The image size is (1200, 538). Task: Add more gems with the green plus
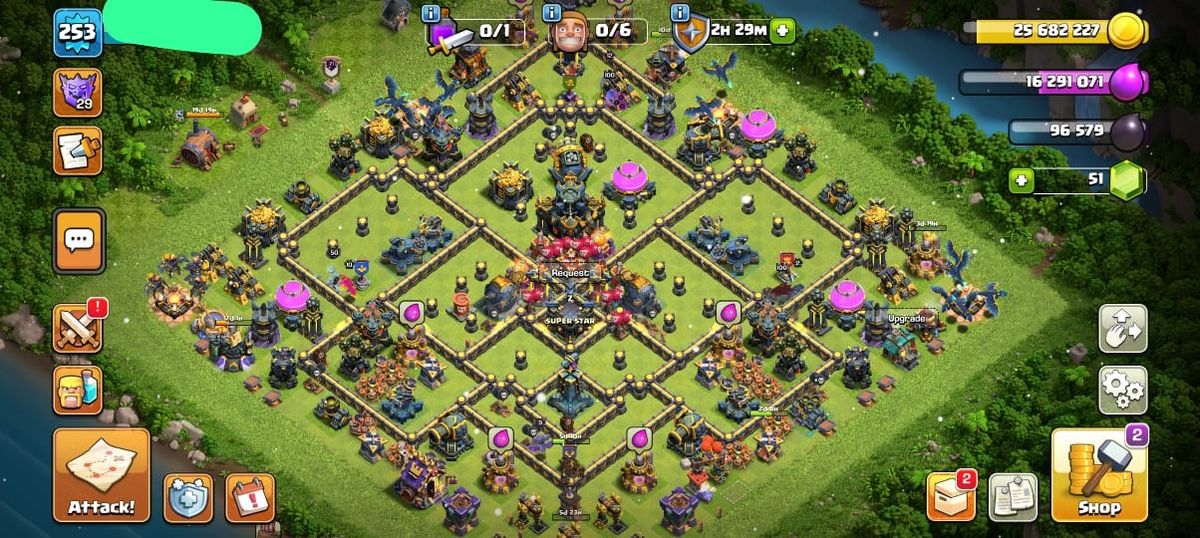pos(1022,181)
